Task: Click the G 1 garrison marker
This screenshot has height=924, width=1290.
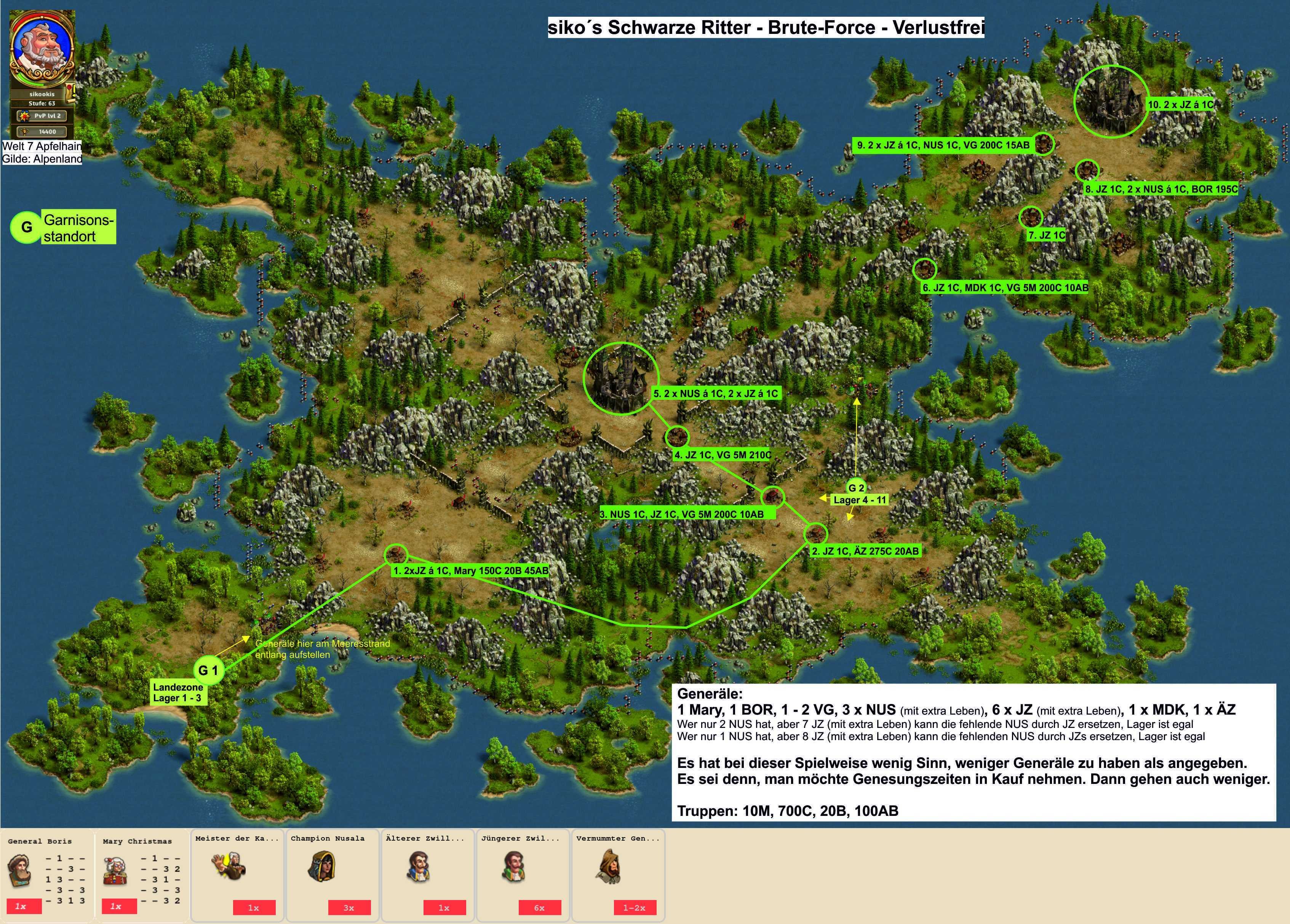Action: click(x=209, y=670)
